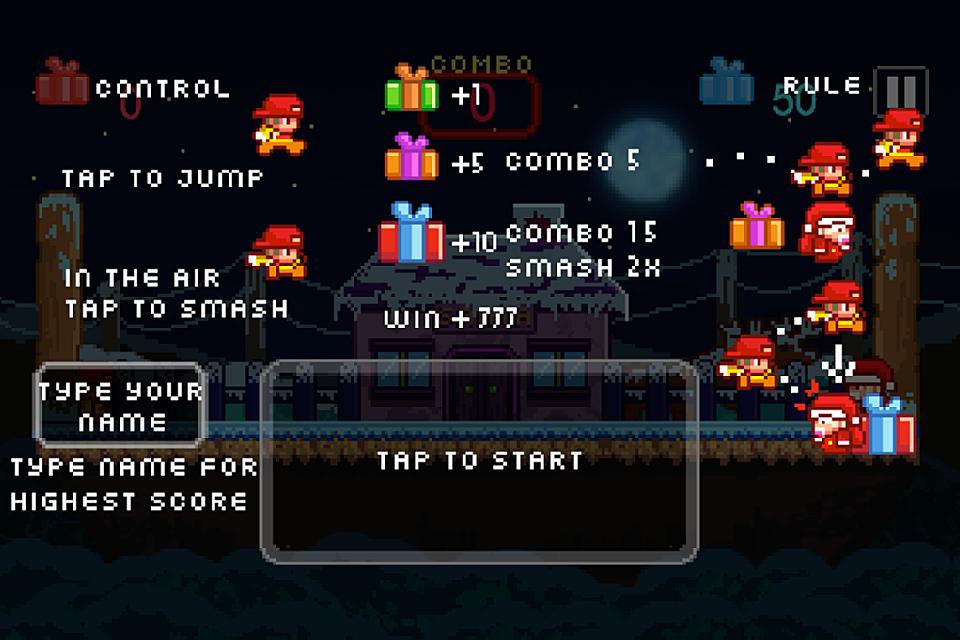Pause the game with the pause button
This screenshot has width=960, height=640.
pyautogui.click(x=899, y=91)
